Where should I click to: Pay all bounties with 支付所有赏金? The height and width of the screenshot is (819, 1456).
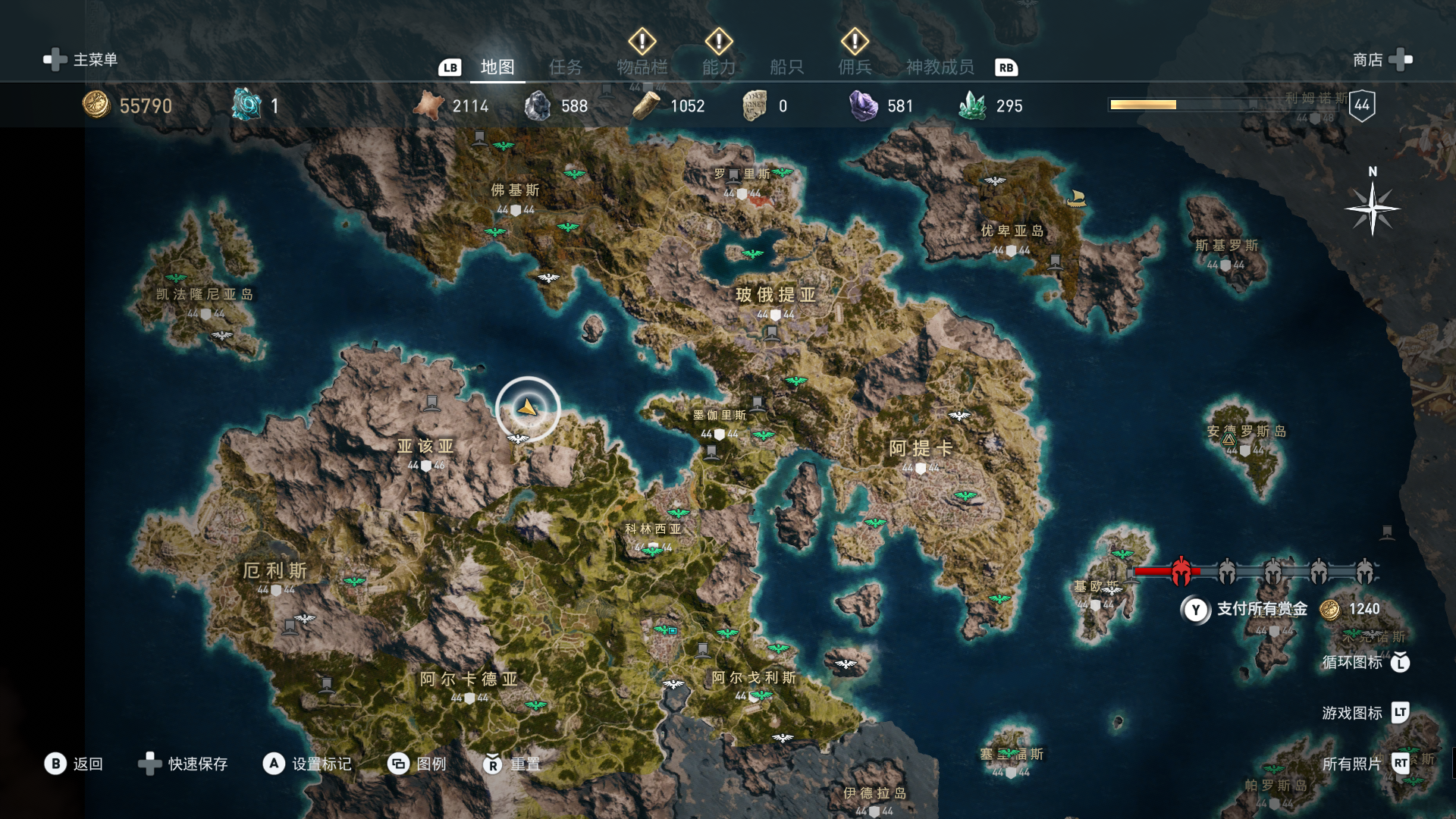pyautogui.click(x=1261, y=609)
